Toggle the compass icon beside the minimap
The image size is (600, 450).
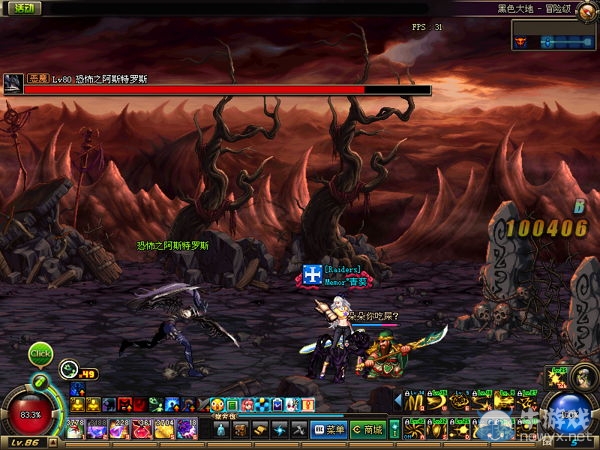click(x=523, y=41)
